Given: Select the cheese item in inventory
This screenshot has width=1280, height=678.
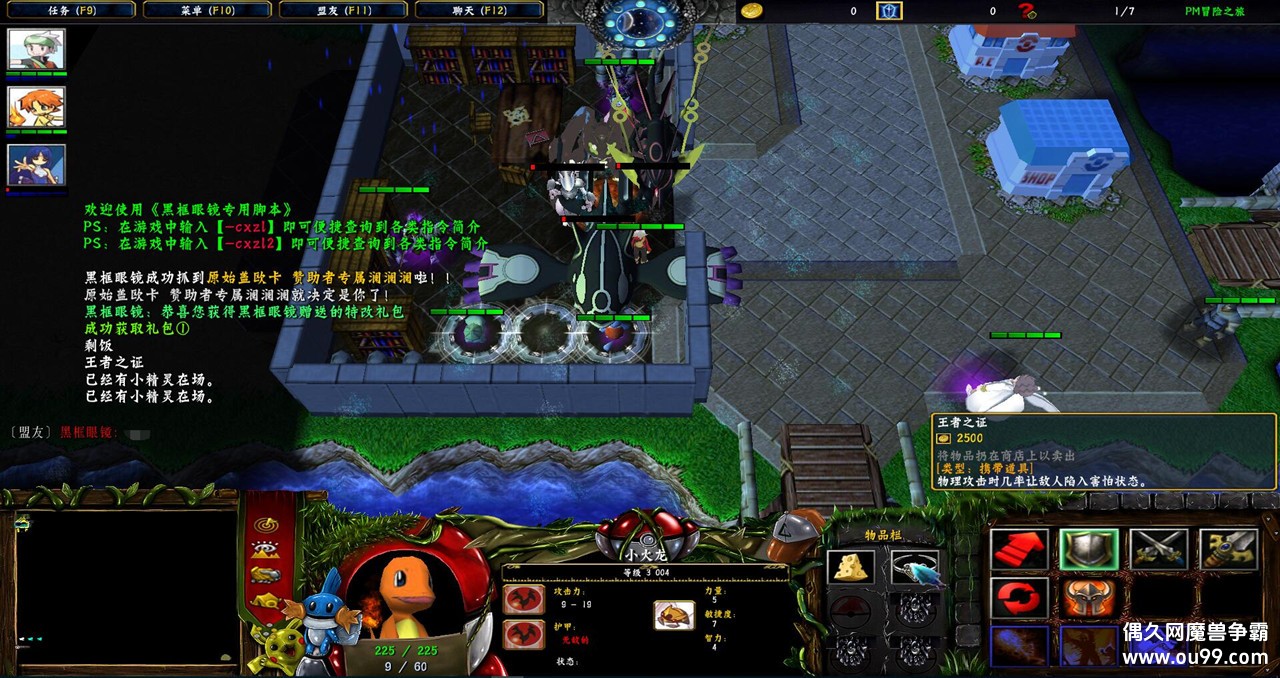Looking at the screenshot, I should 850,567.
